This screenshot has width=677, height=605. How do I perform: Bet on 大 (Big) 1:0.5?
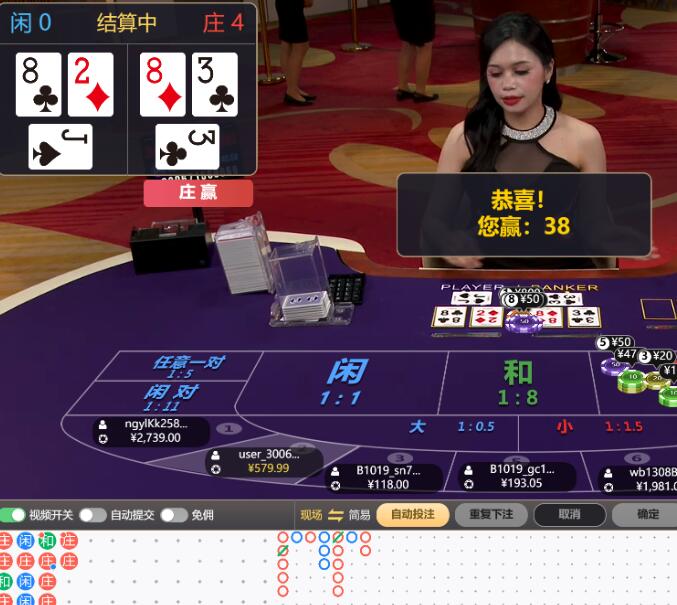[x=450, y=427]
